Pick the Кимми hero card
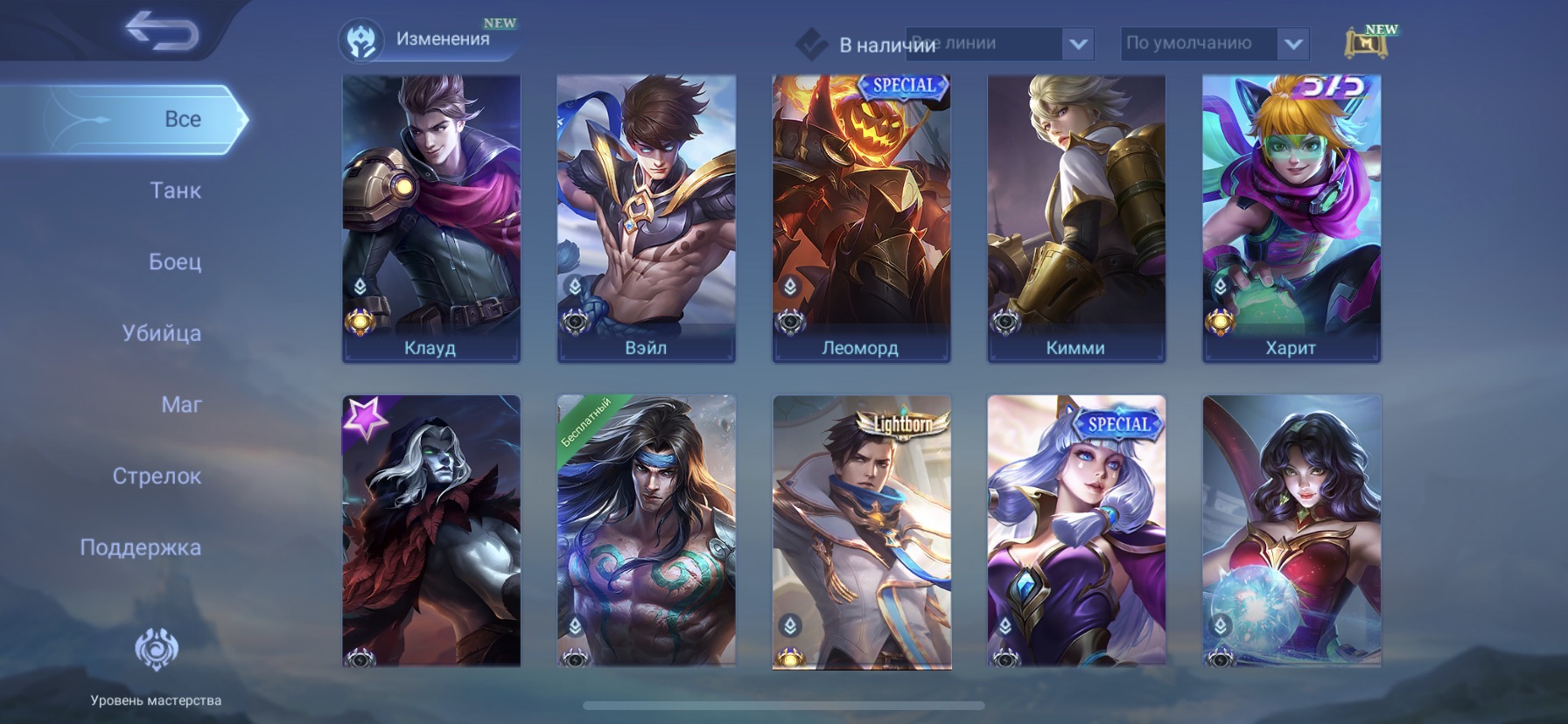The height and width of the screenshot is (724, 1568). [x=1076, y=218]
